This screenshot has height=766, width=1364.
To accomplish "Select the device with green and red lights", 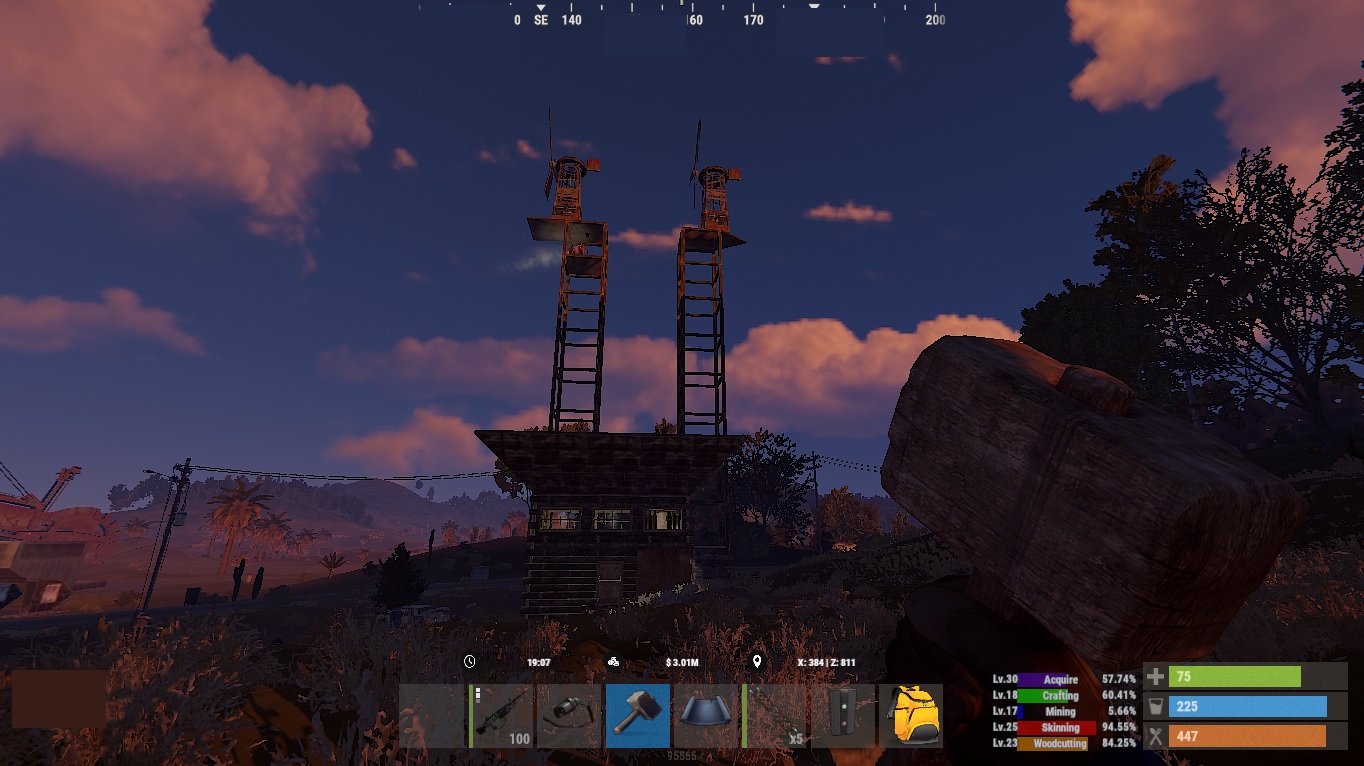I will click(x=843, y=715).
